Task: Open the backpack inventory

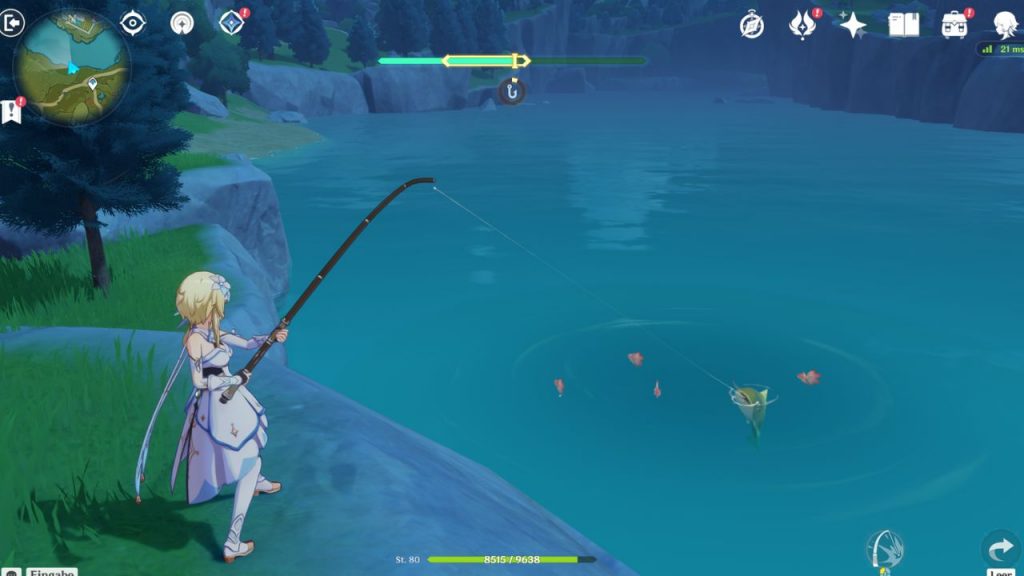Action: 956,25
